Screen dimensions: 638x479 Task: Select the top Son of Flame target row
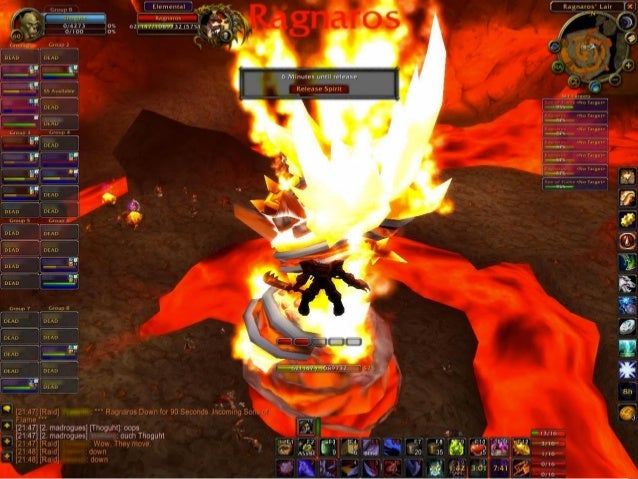[575, 103]
